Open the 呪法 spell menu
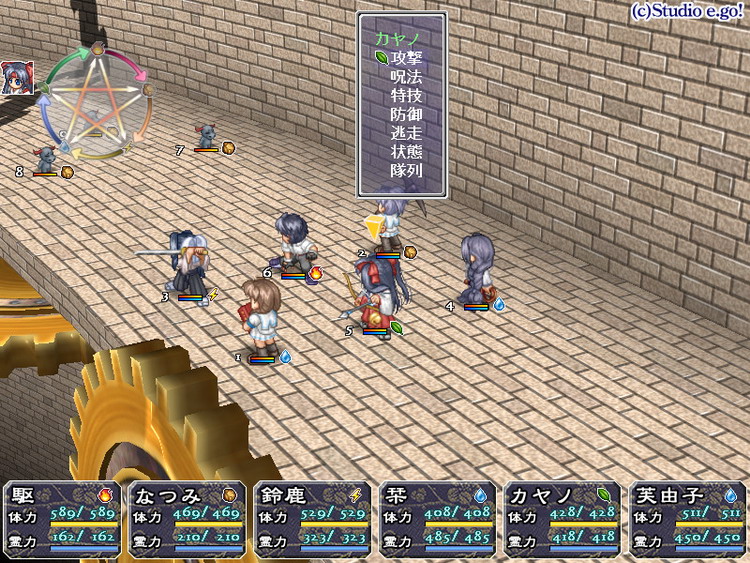The width and height of the screenshot is (750, 563). pyautogui.click(x=406, y=77)
